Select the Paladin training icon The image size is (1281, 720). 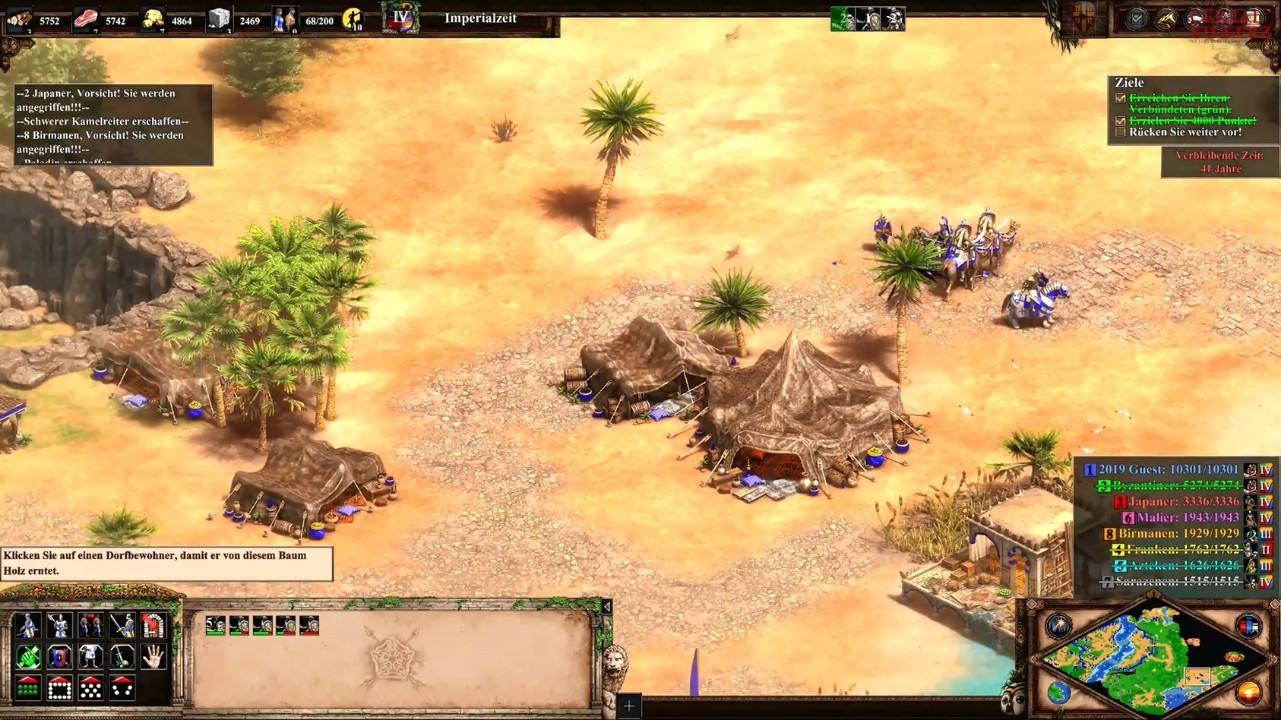pyautogui.click(x=58, y=624)
